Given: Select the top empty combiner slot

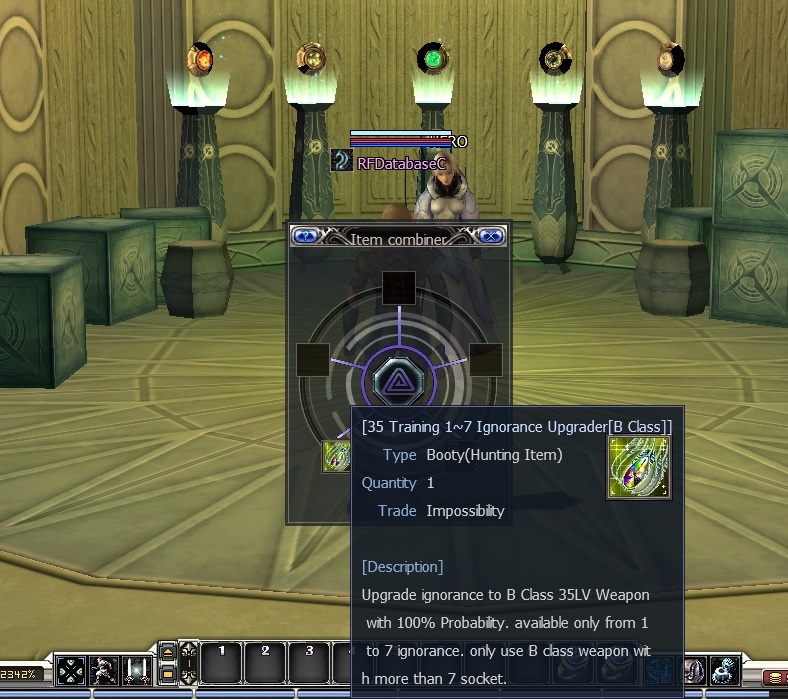Looking at the screenshot, I should pyautogui.click(x=398, y=287).
